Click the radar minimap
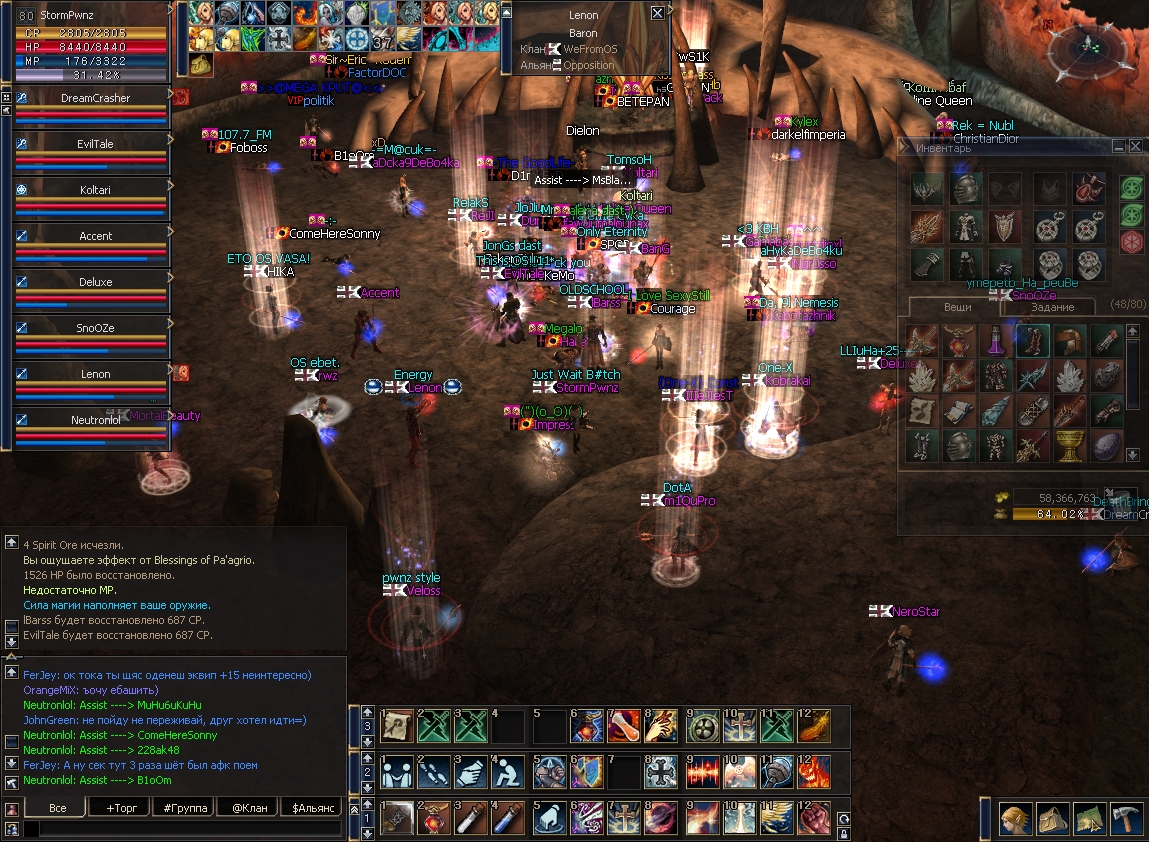This screenshot has width=1152, height=842. [1090, 45]
